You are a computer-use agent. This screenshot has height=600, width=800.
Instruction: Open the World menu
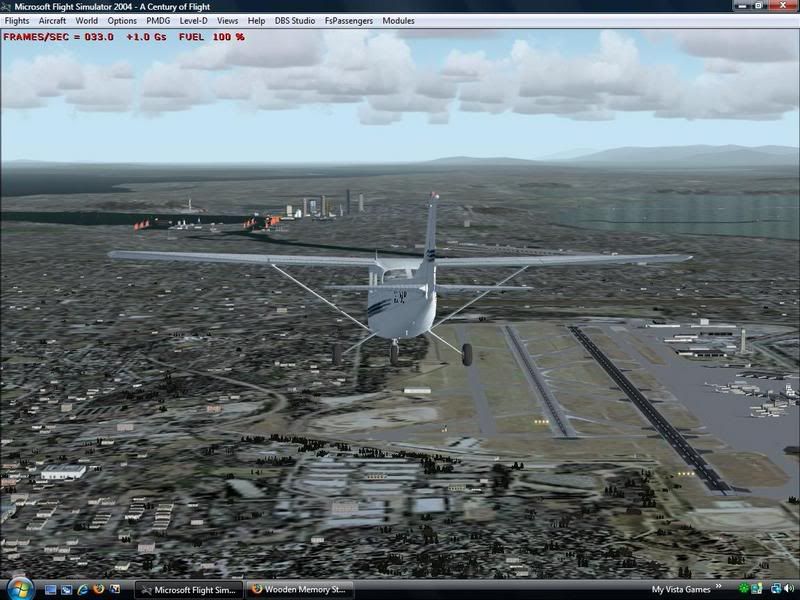[87, 20]
